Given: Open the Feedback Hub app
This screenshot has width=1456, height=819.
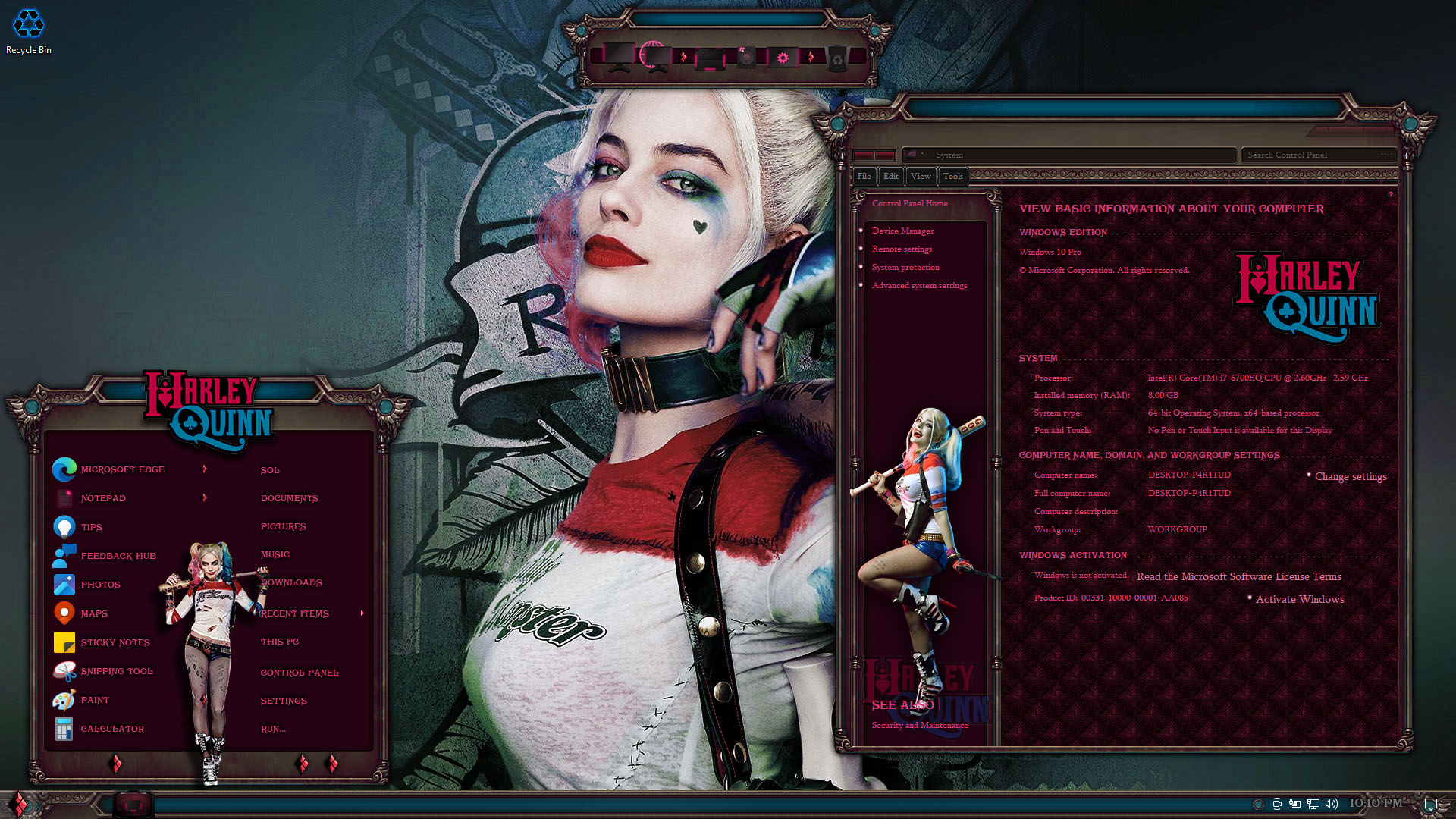Looking at the screenshot, I should pos(118,556).
